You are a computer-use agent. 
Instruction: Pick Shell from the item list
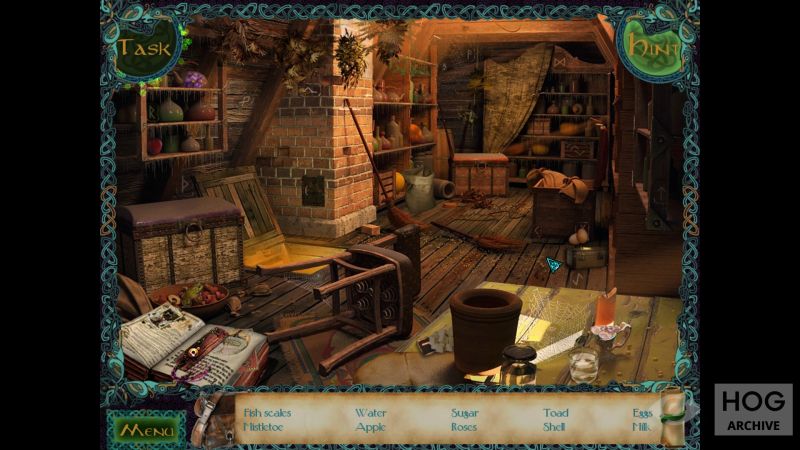(555, 427)
